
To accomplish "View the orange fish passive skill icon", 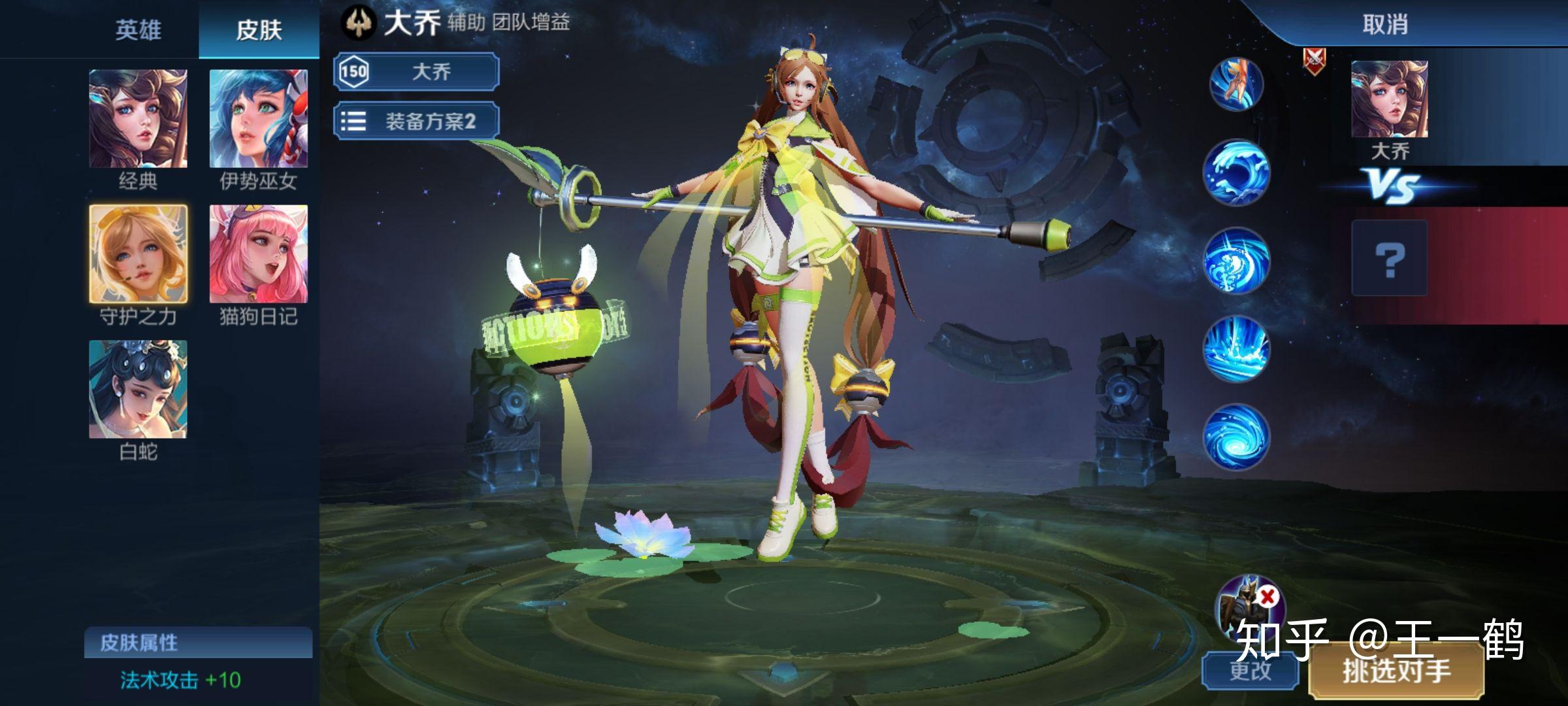I will click(x=1235, y=85).
